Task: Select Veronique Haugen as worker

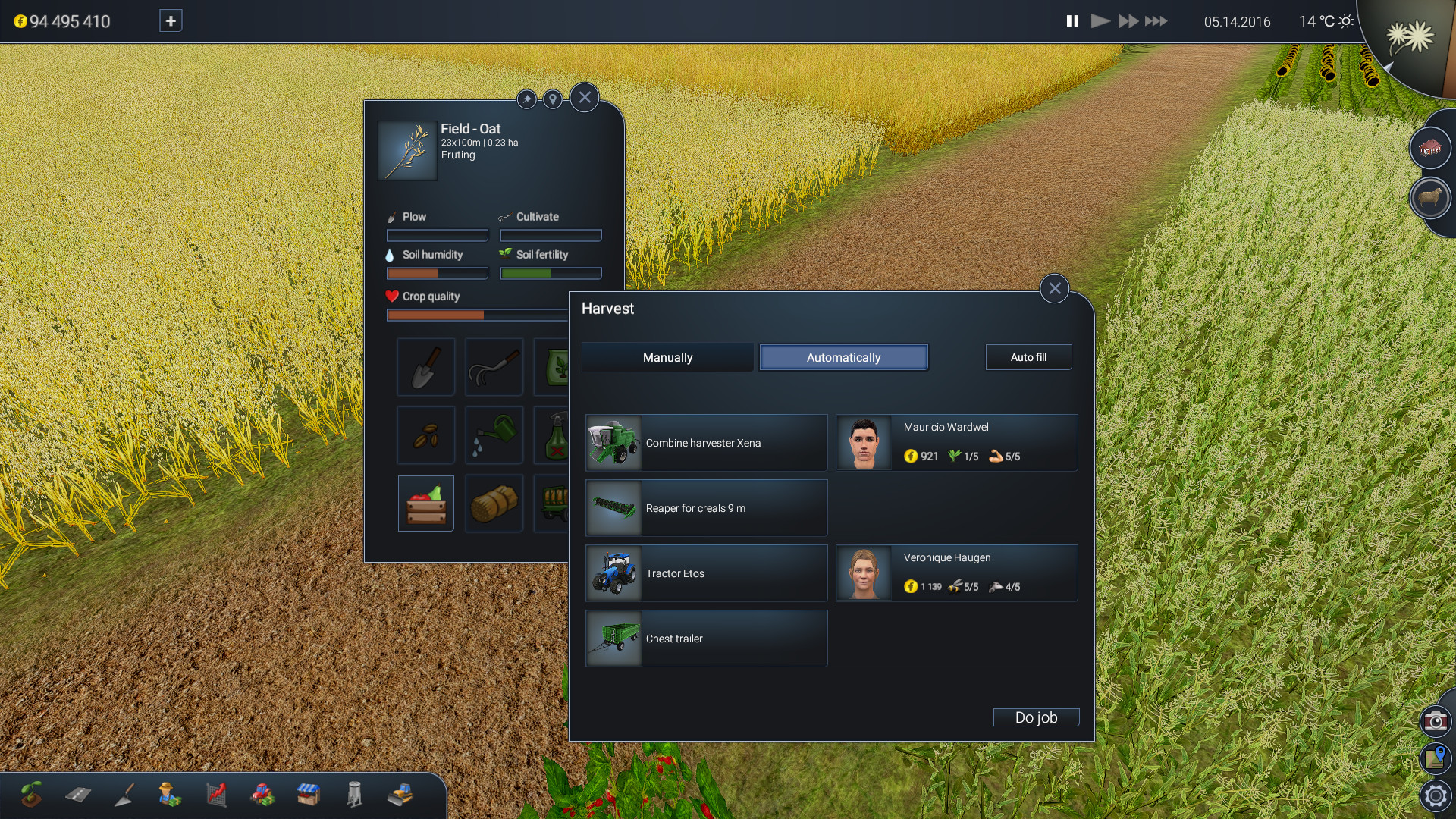Action: (957, 573)
